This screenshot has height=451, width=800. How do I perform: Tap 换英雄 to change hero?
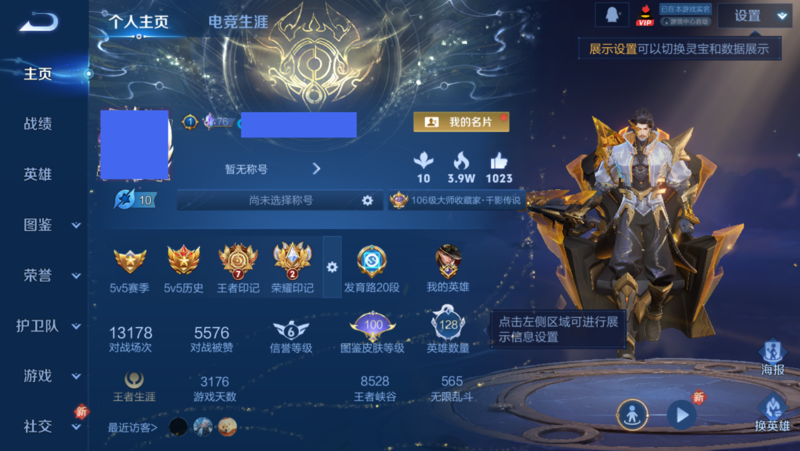pos(772,413)
